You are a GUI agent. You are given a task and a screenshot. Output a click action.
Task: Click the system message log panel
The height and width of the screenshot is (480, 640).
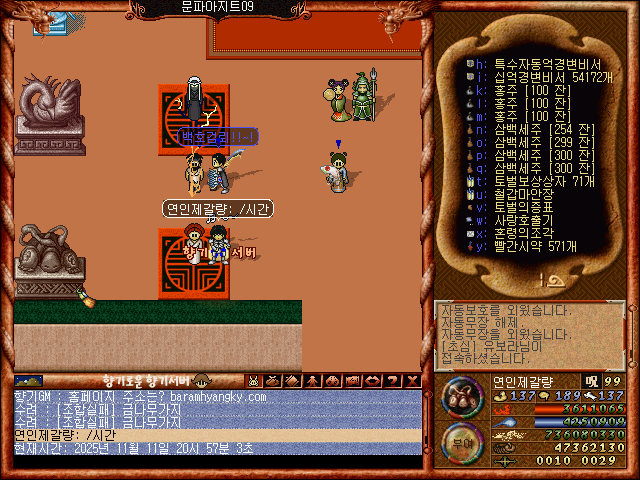[x=530, y=333]
